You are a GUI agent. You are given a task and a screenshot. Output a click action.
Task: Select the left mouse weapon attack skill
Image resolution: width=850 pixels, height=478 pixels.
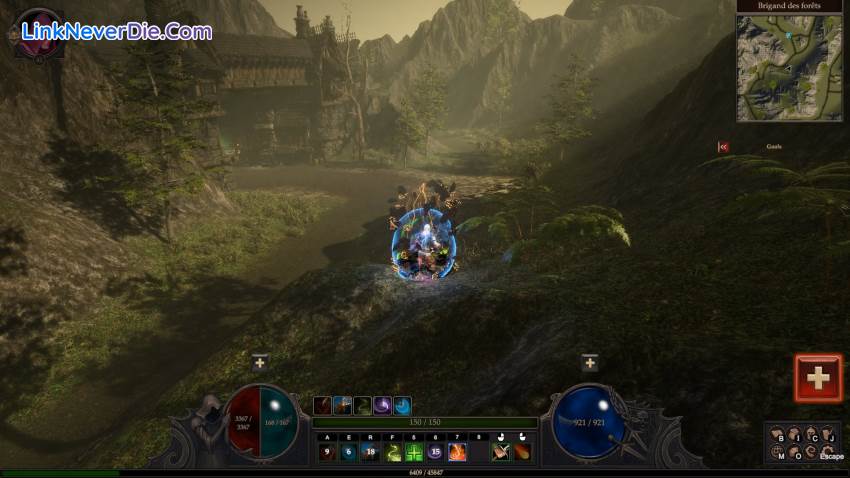click(501, 452)
